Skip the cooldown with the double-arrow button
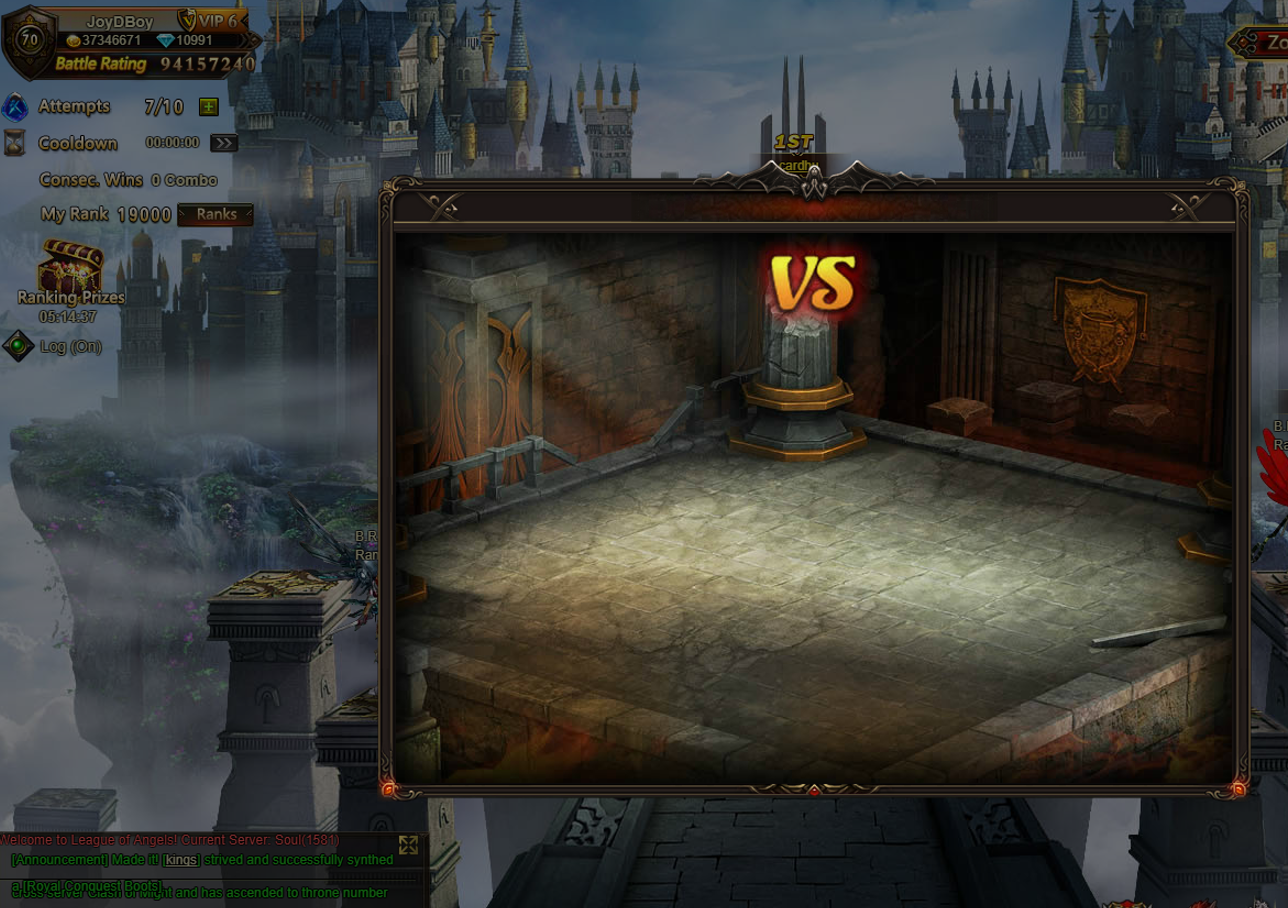This screenshot has height=908, width=1288. 224,143
